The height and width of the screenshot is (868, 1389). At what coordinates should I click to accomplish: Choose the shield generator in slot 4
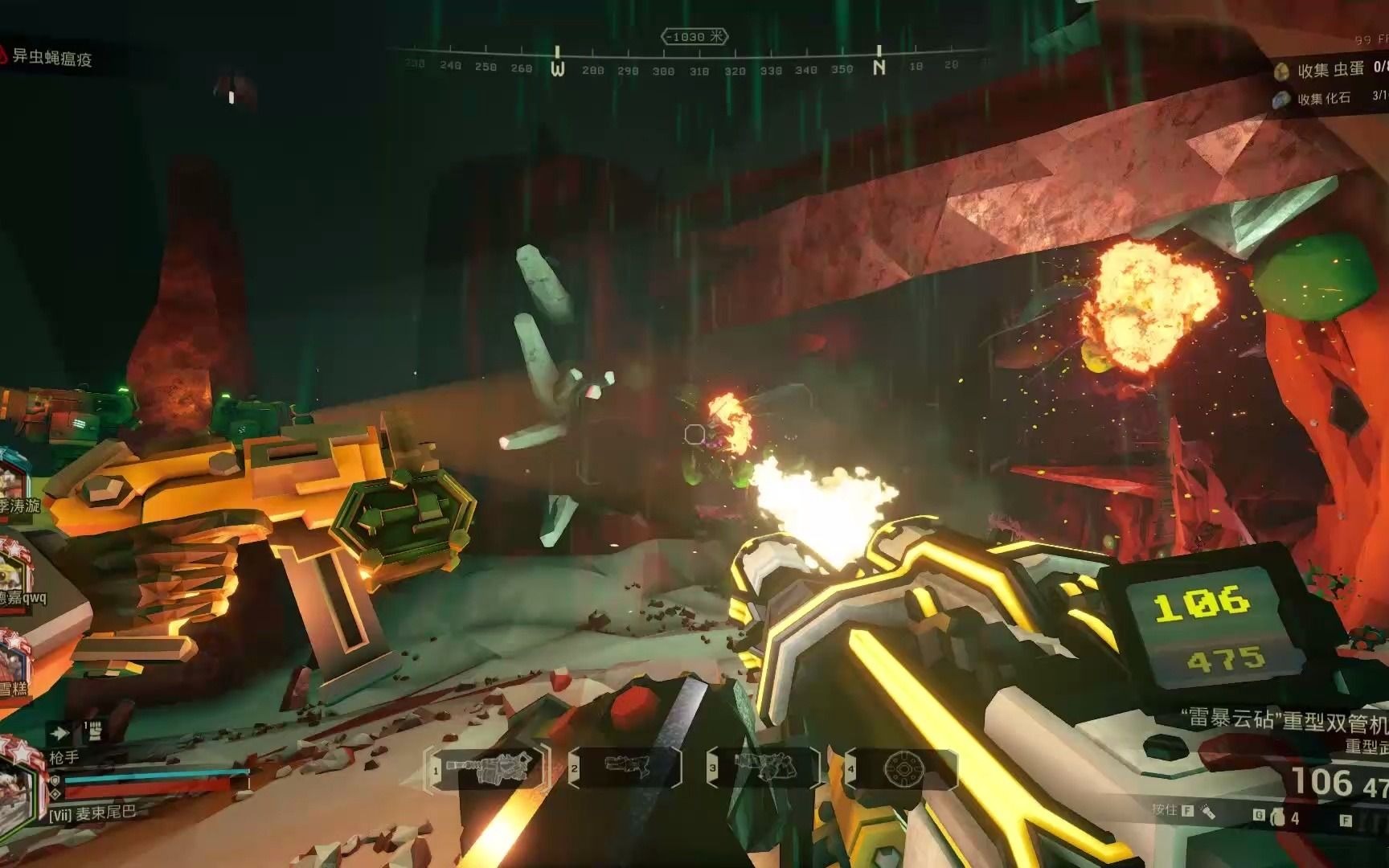(x=903, y=769)
